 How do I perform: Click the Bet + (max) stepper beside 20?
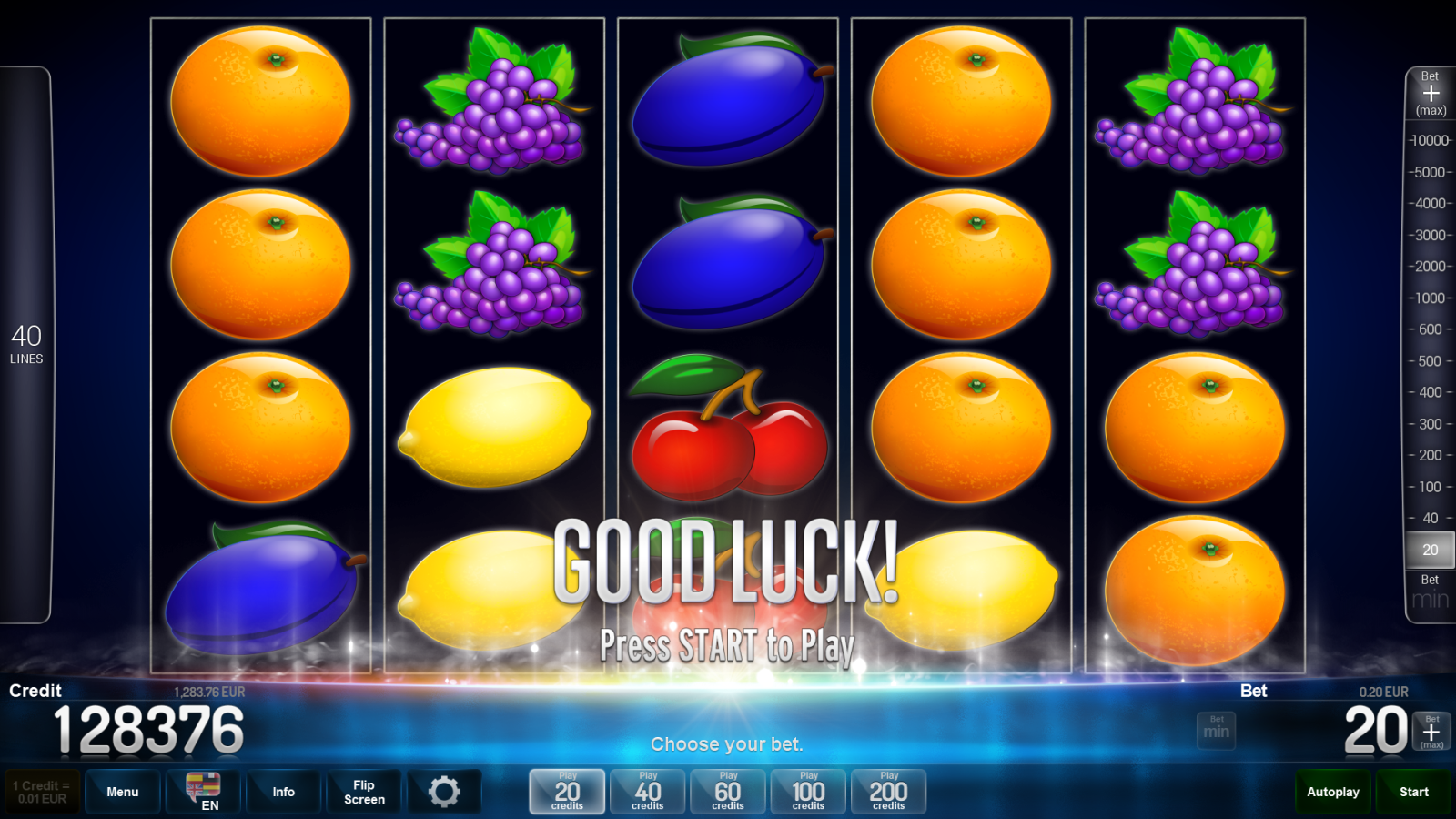1433,731
